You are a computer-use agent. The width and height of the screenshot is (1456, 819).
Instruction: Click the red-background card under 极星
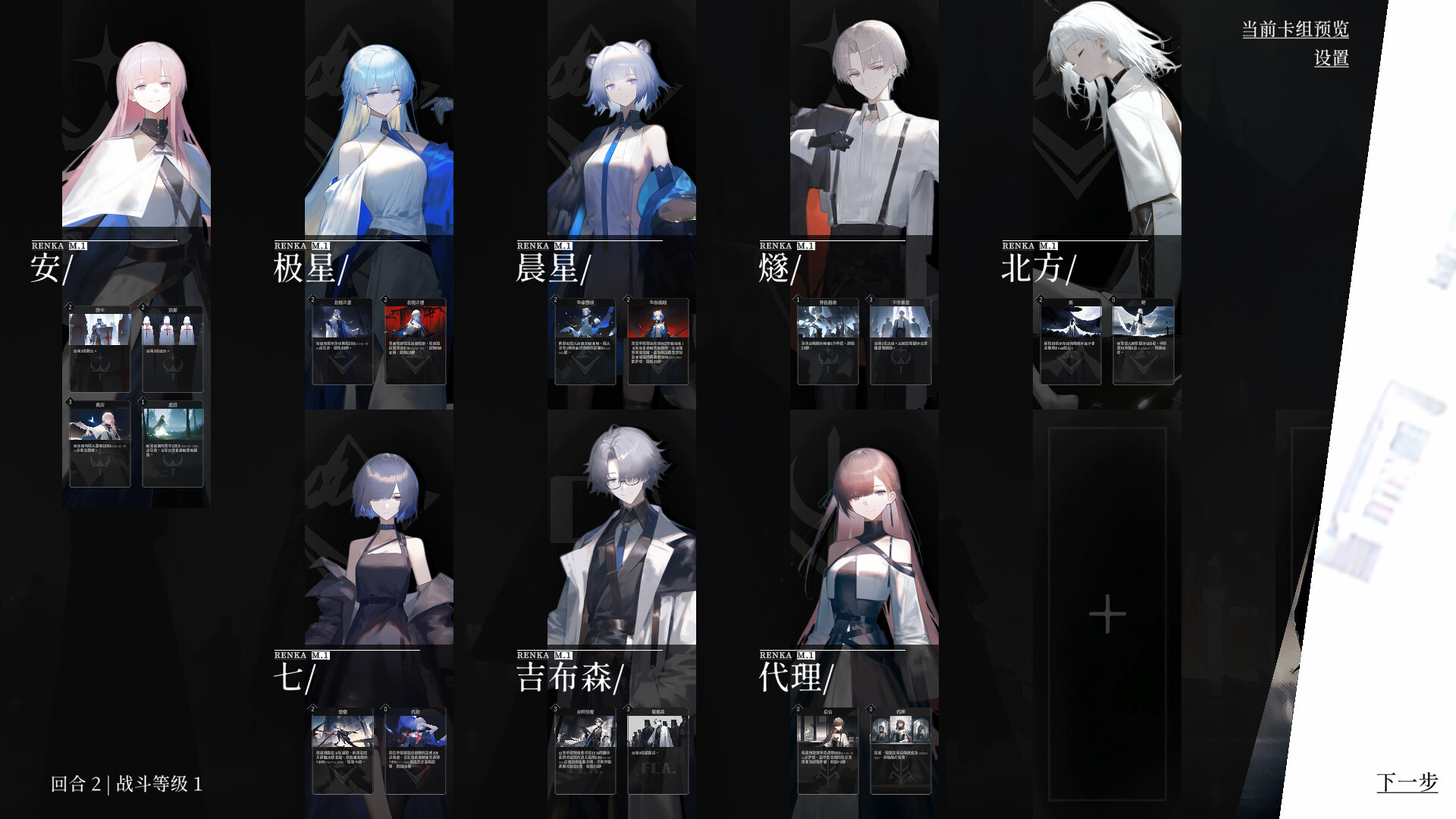pyautogui.click(x=416, y=341)
